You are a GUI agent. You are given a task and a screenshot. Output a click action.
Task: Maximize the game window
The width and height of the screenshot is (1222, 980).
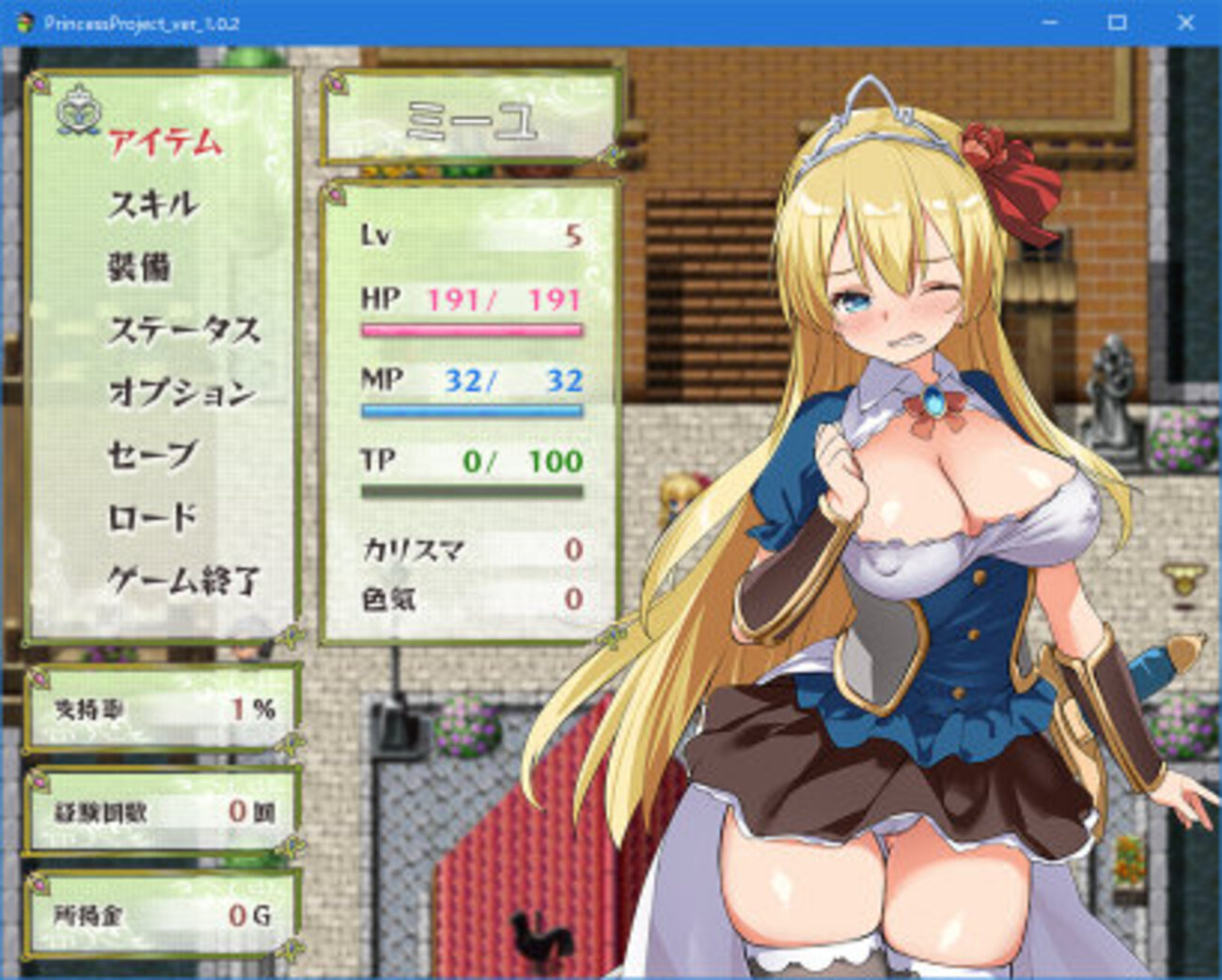pyautogui.click(x=1117, y=23)
